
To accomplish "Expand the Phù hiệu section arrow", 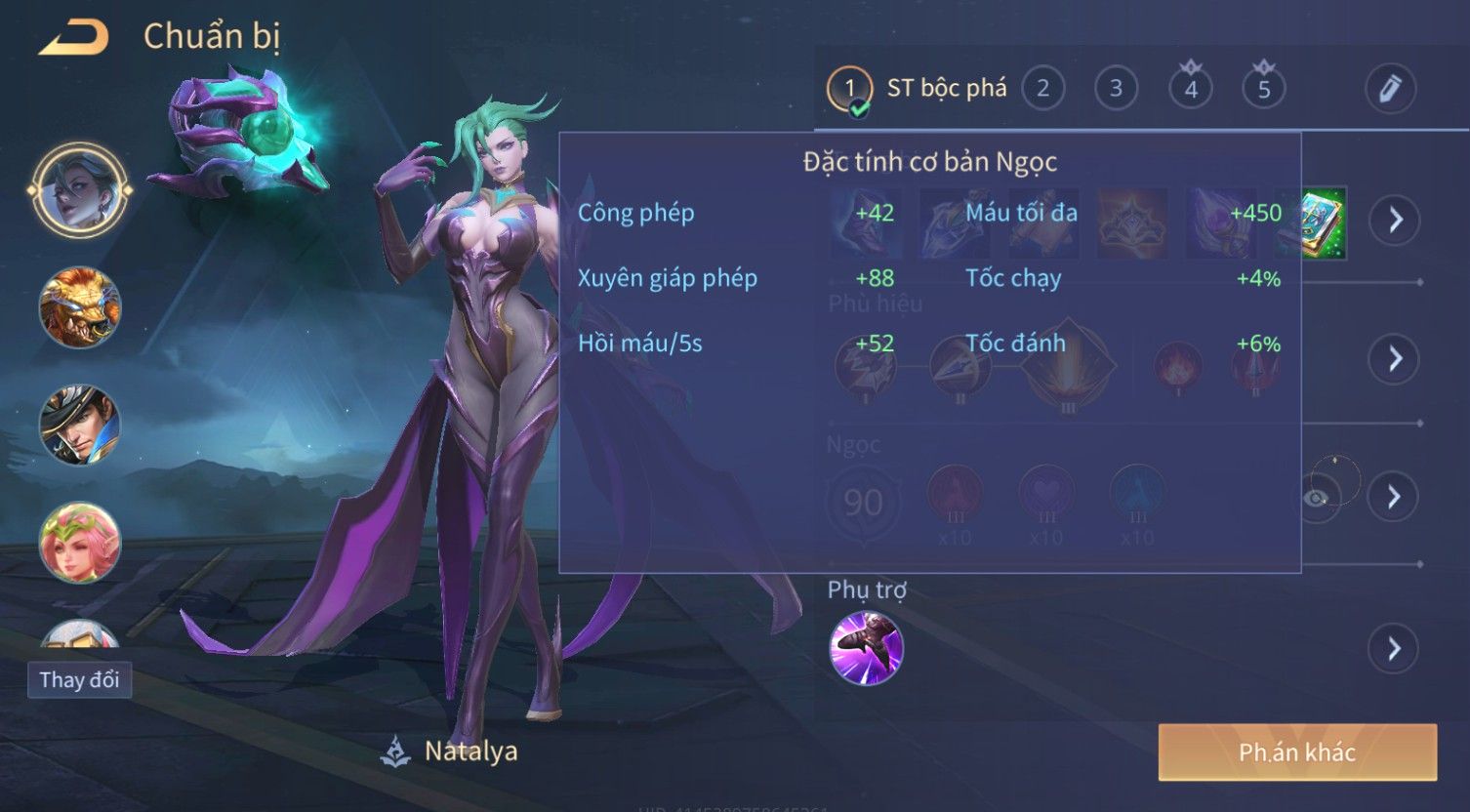I will (1395, 359).
